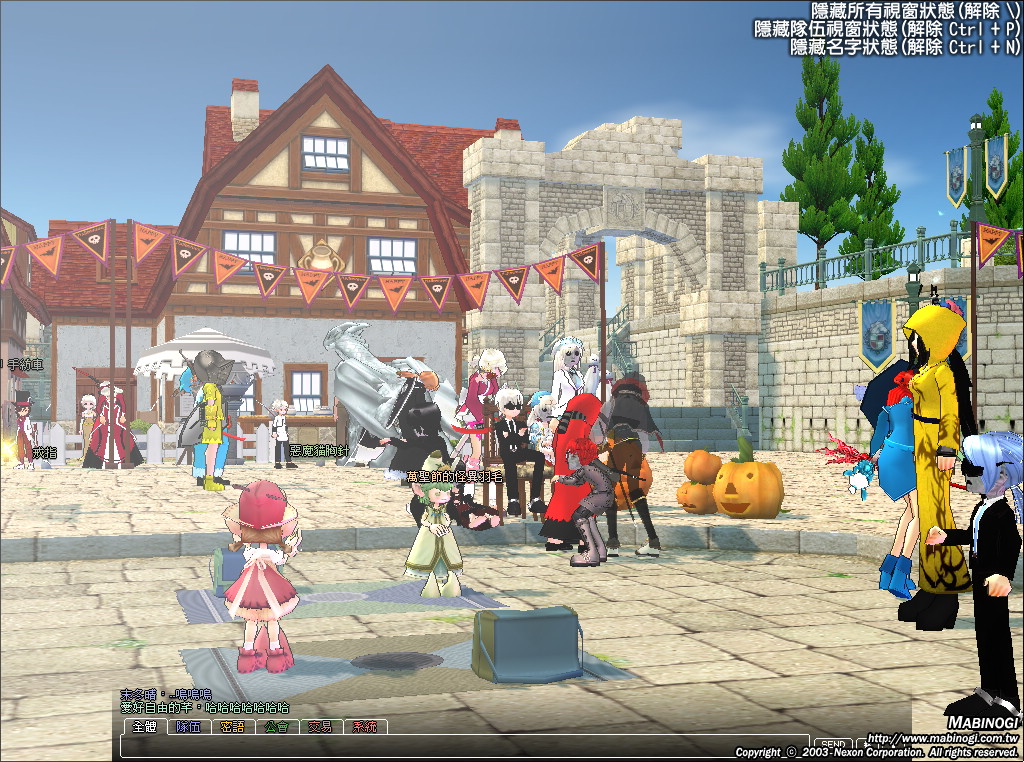
Task: Show the 公會 guild chat tab
Action: pyautogui.click(x=276, y=727)
